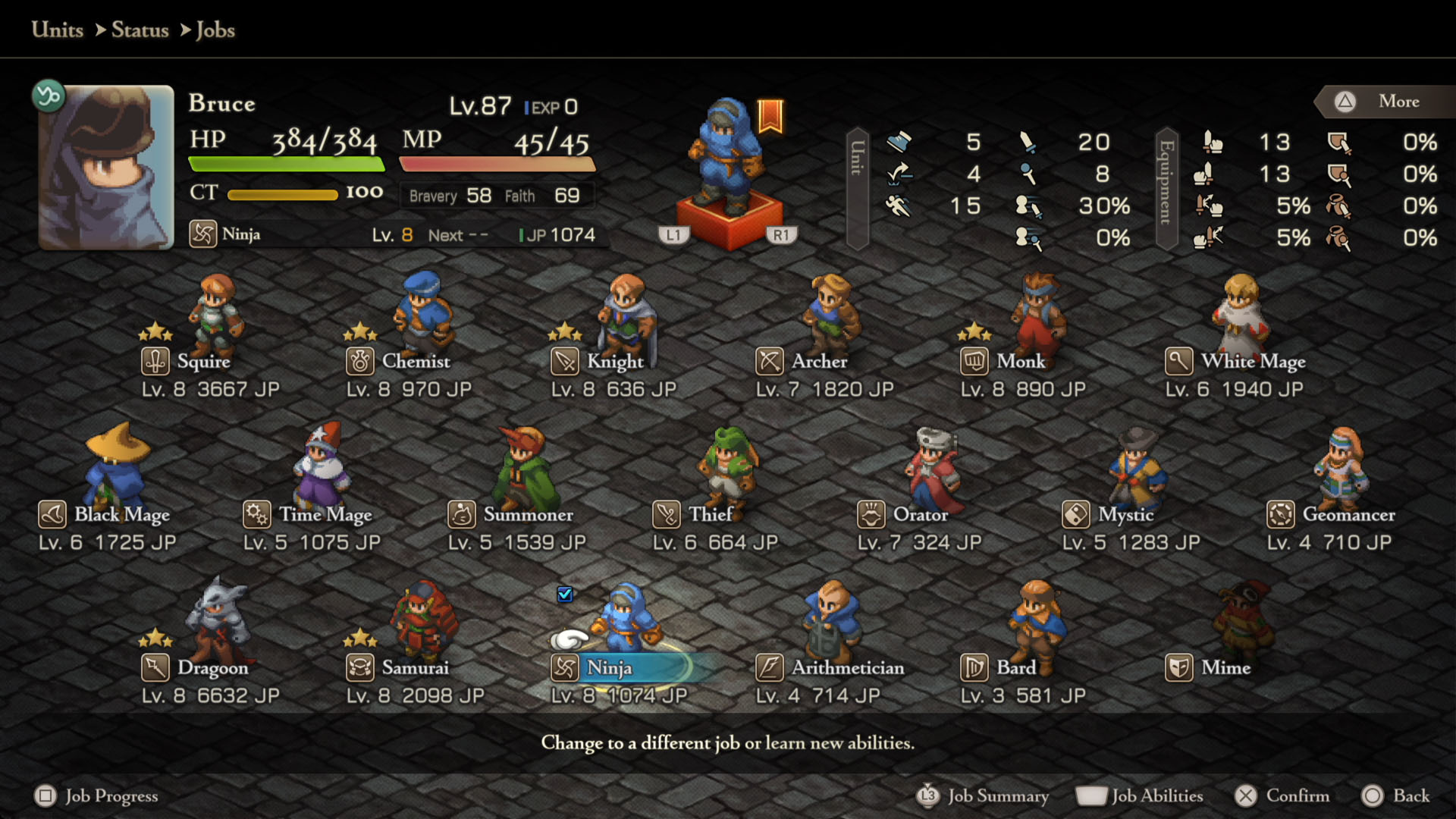Click the highlighted Ninja job
The width and height of the screenshot is (1456, 819).
[609, 668]
